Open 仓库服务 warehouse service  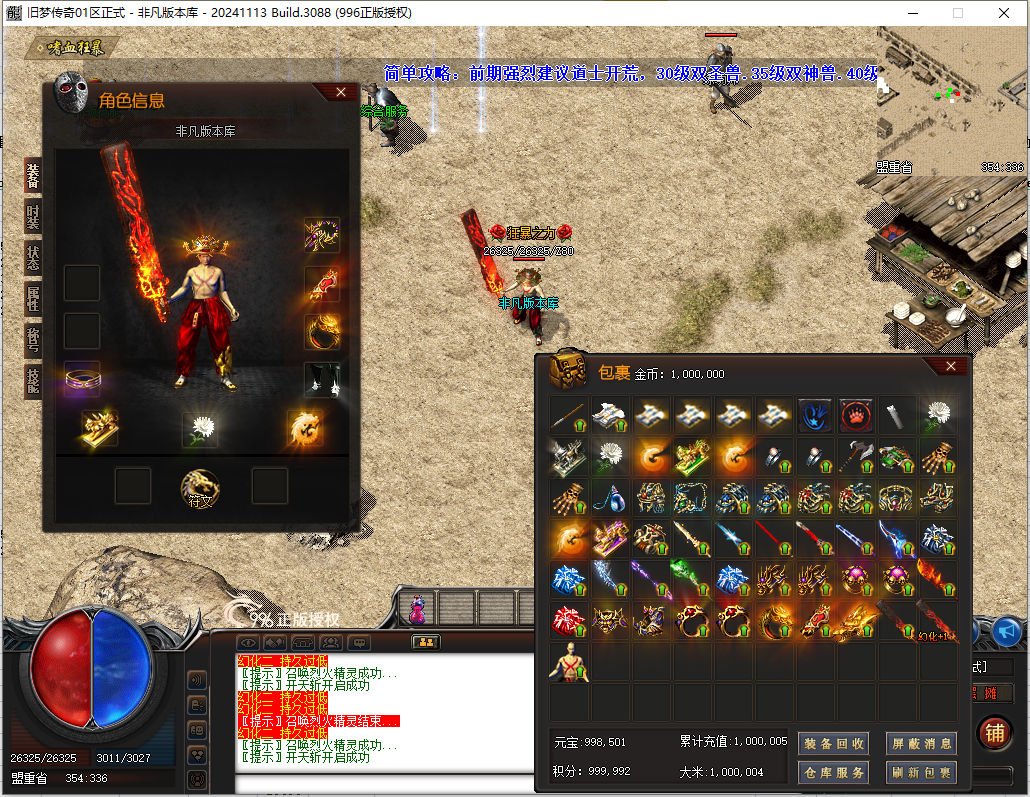[x=832, y=772]
